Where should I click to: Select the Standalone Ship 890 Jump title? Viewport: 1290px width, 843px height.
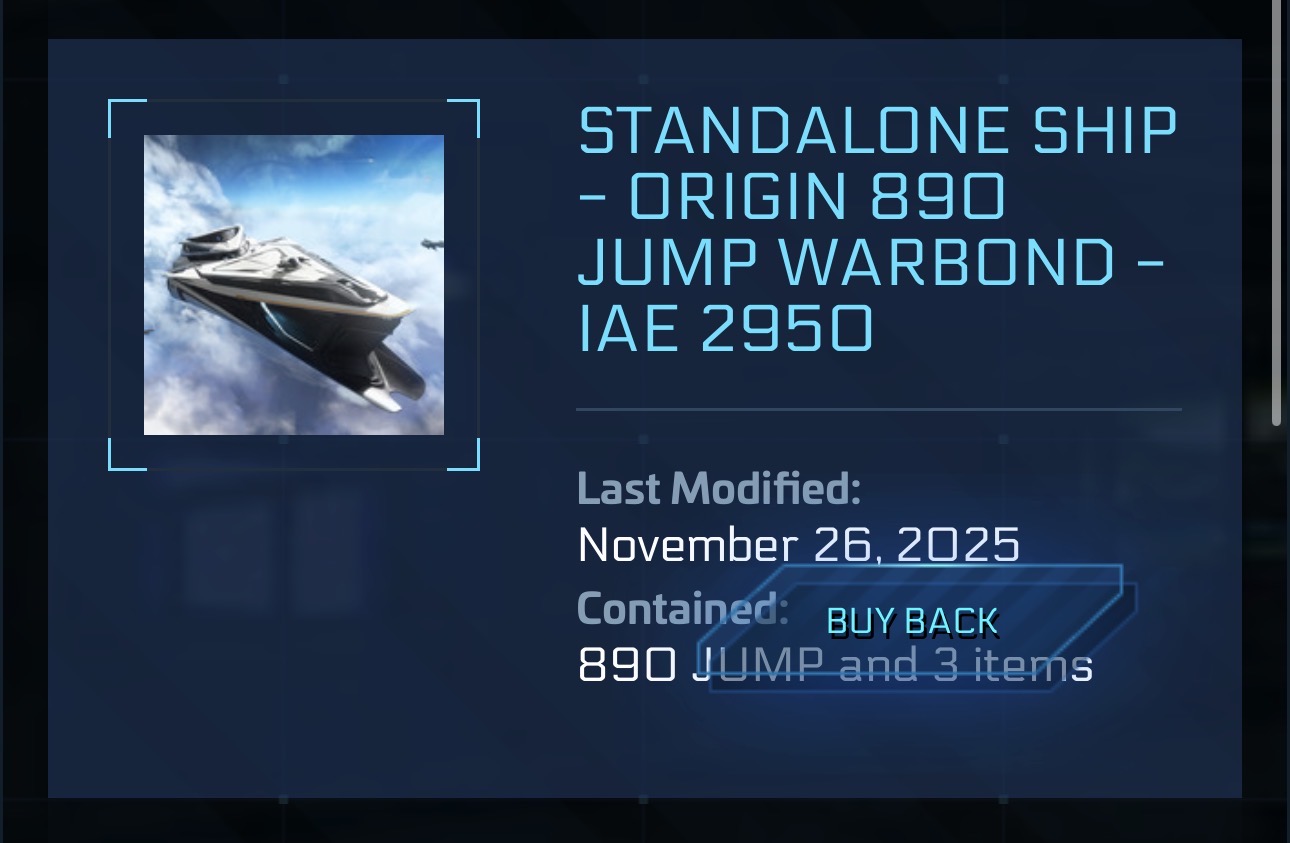(878, 230)
